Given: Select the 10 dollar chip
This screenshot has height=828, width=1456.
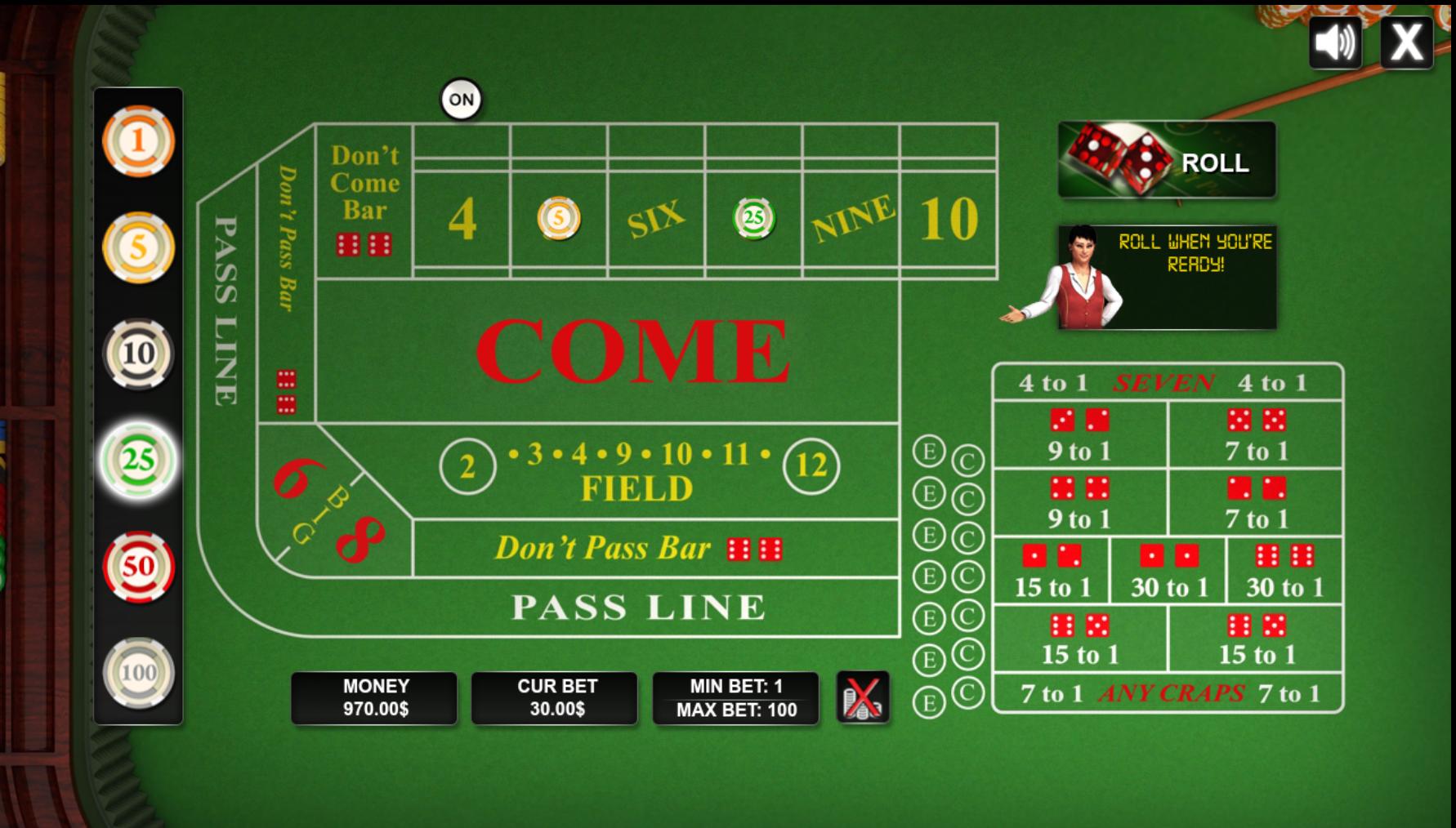Looking at the screenshot, I should coord(139,353).
